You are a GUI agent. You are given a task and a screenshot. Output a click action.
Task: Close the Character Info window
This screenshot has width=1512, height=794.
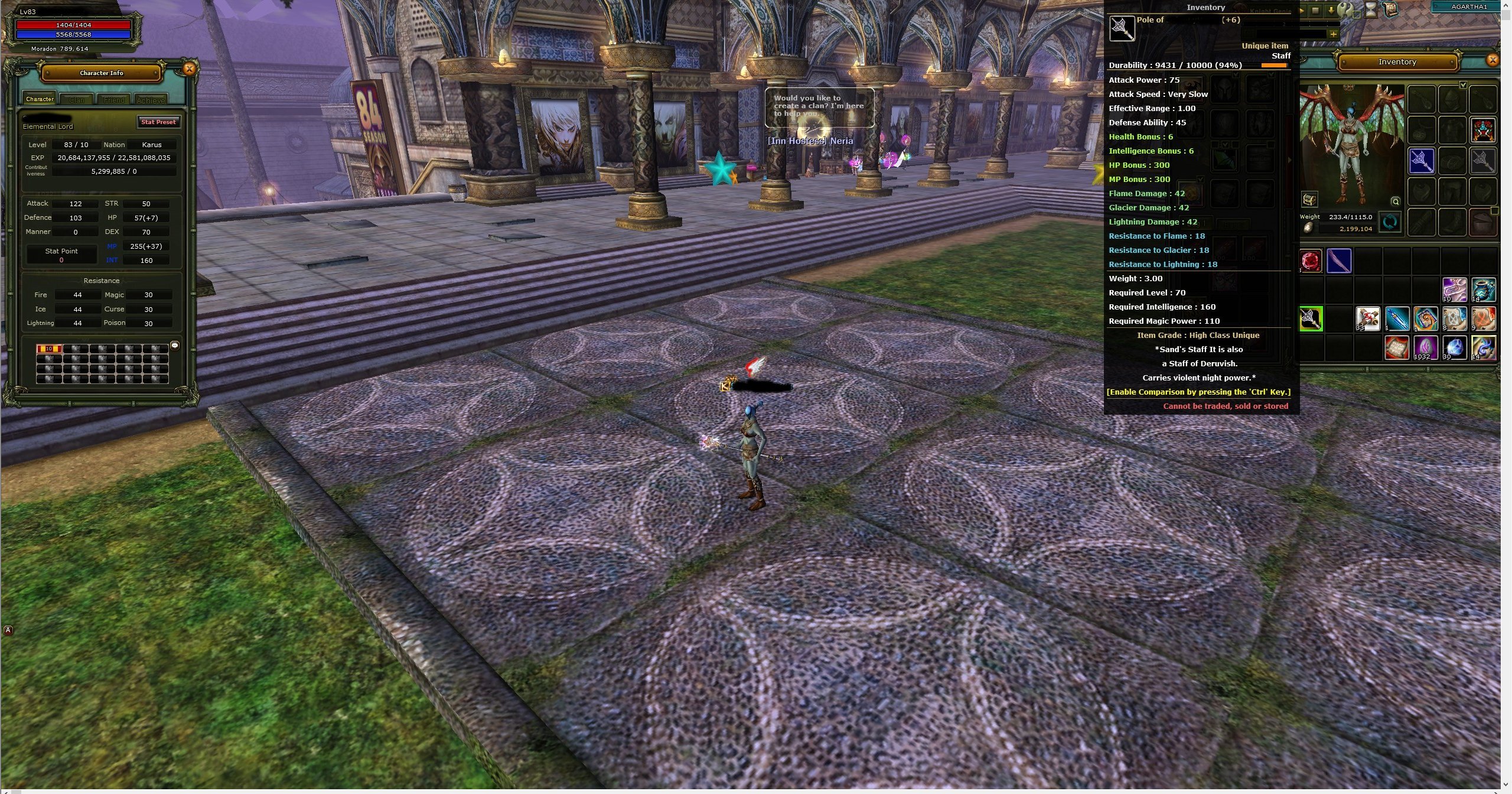click(x=189, y=69)
